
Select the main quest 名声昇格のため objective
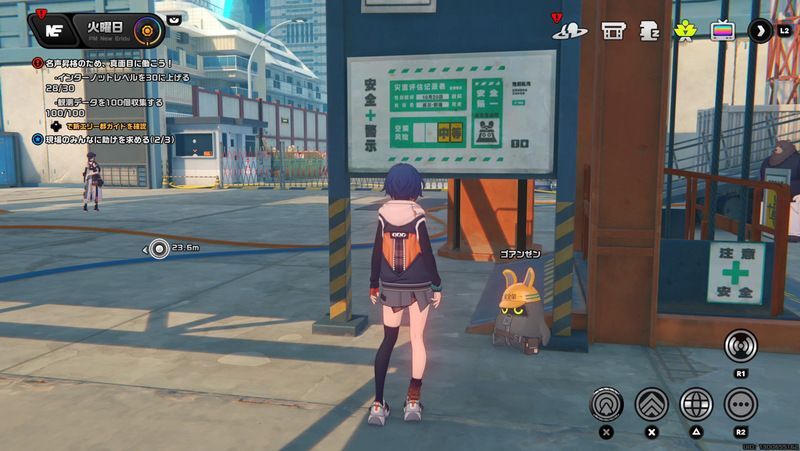pyautogui.click(x=108, y=63)
